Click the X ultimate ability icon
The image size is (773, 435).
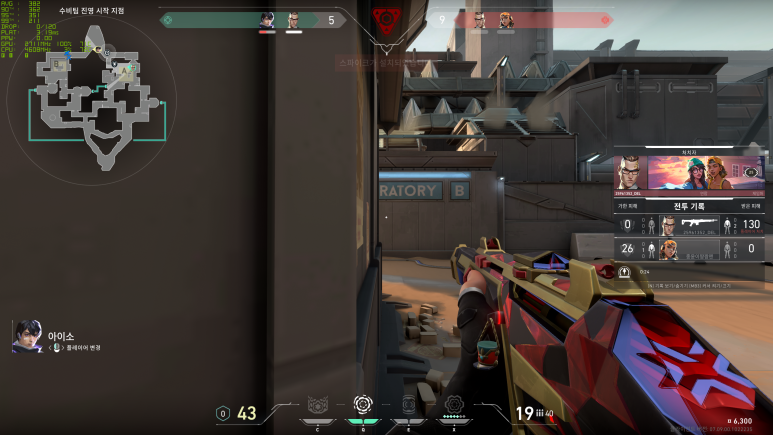453,405
